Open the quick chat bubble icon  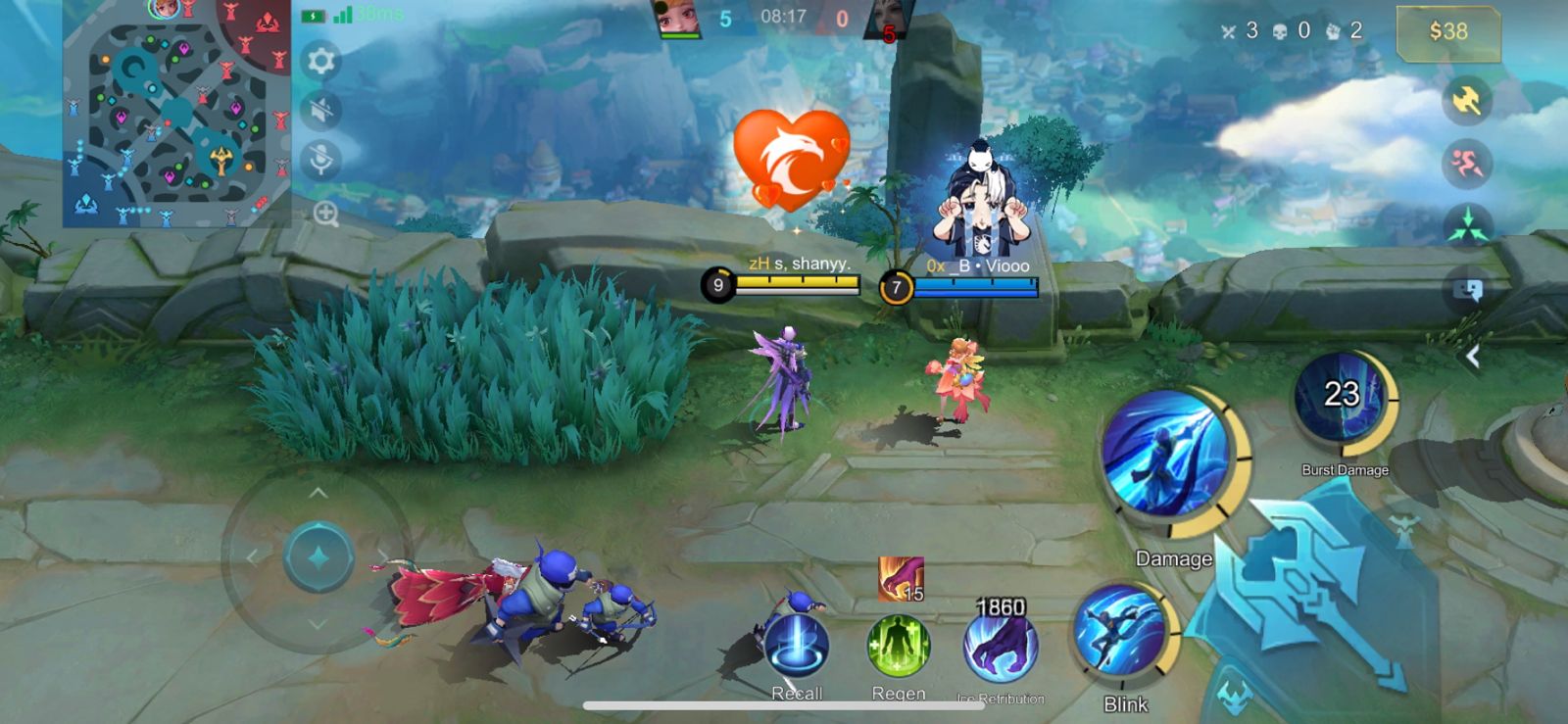pyautogui.click(x=1468, y=290)
